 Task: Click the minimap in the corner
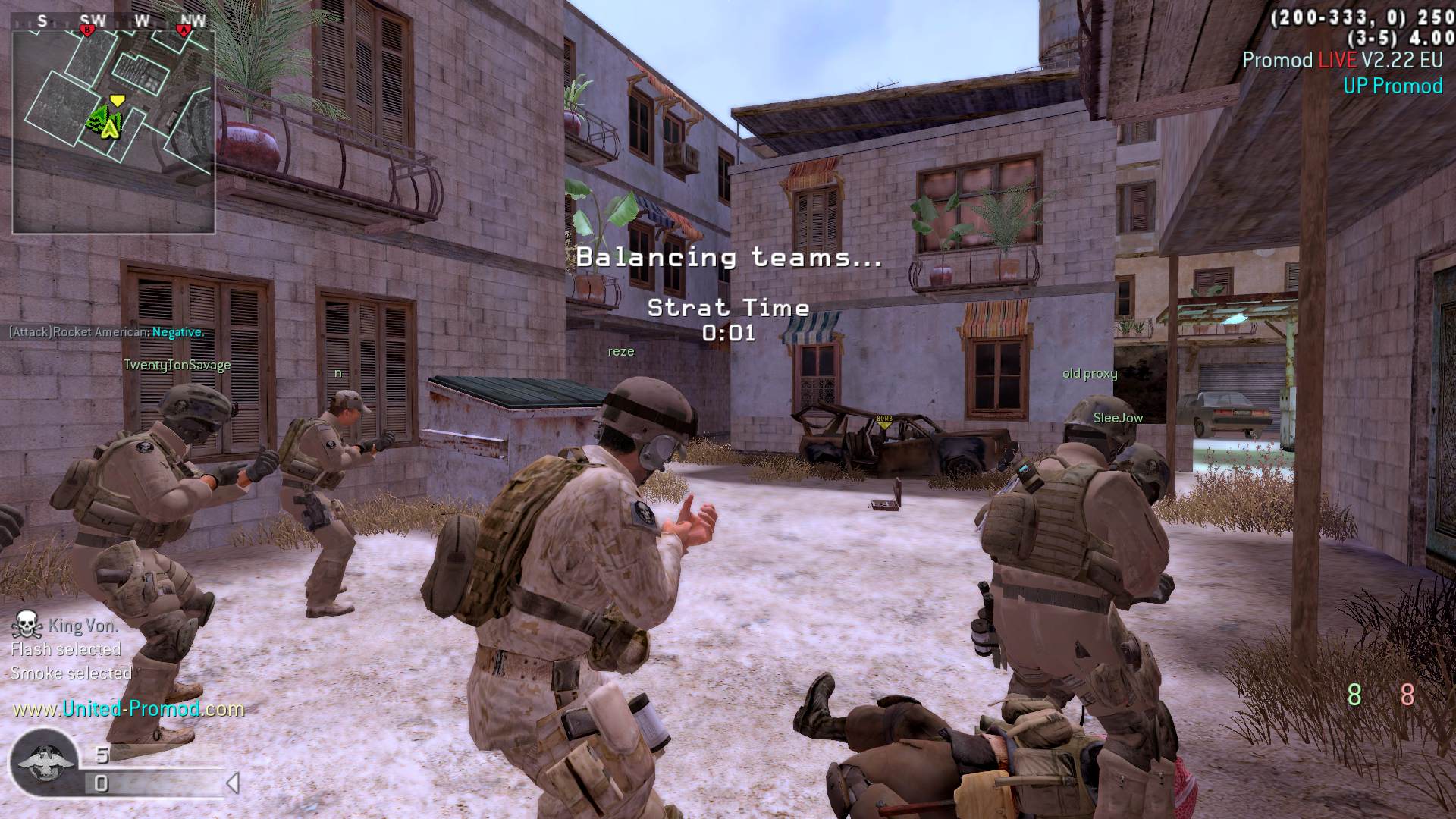[x=113, y=130]
